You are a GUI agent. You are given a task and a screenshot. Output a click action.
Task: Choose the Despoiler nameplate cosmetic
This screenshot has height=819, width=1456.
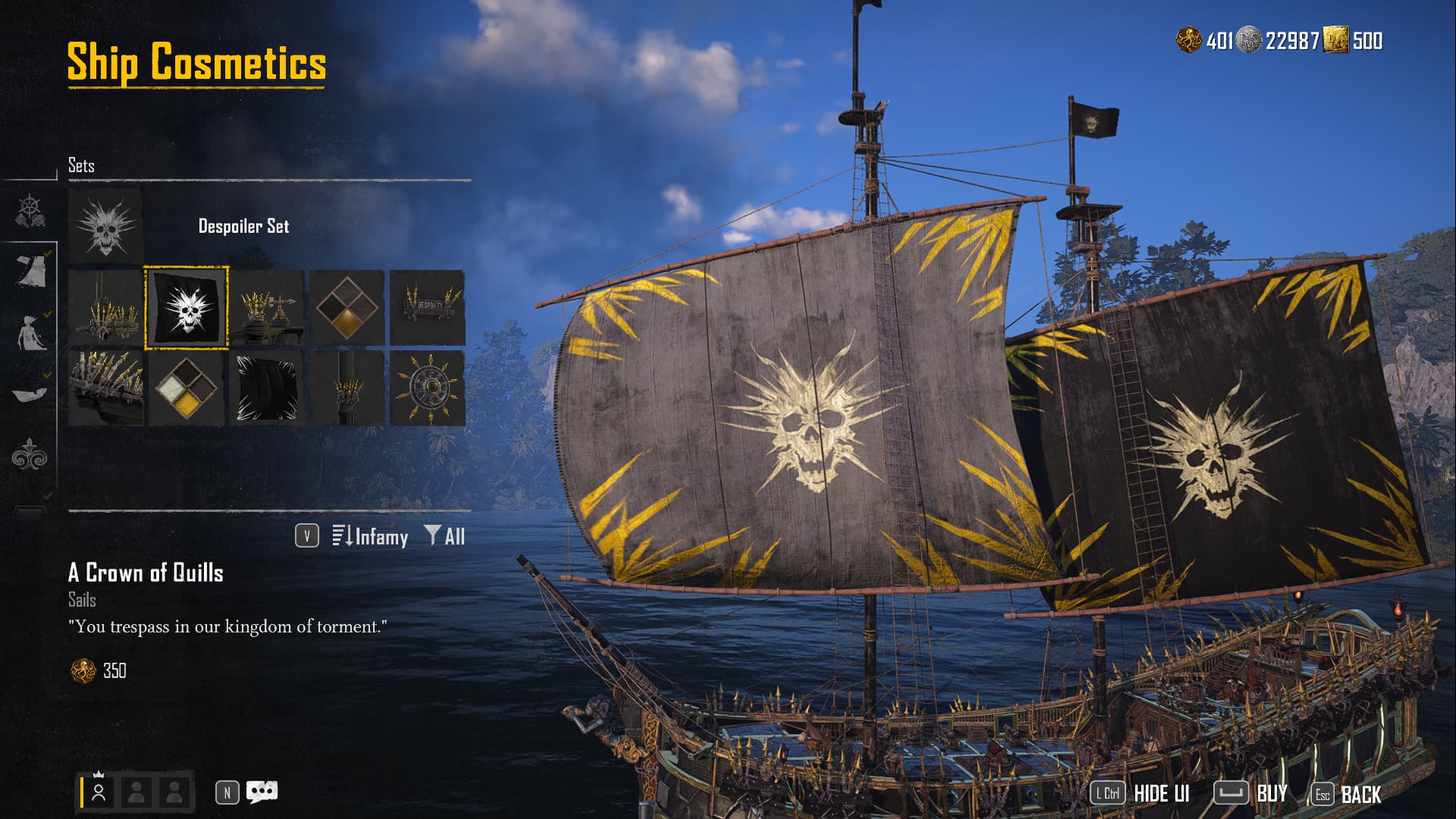click(427, 307)
